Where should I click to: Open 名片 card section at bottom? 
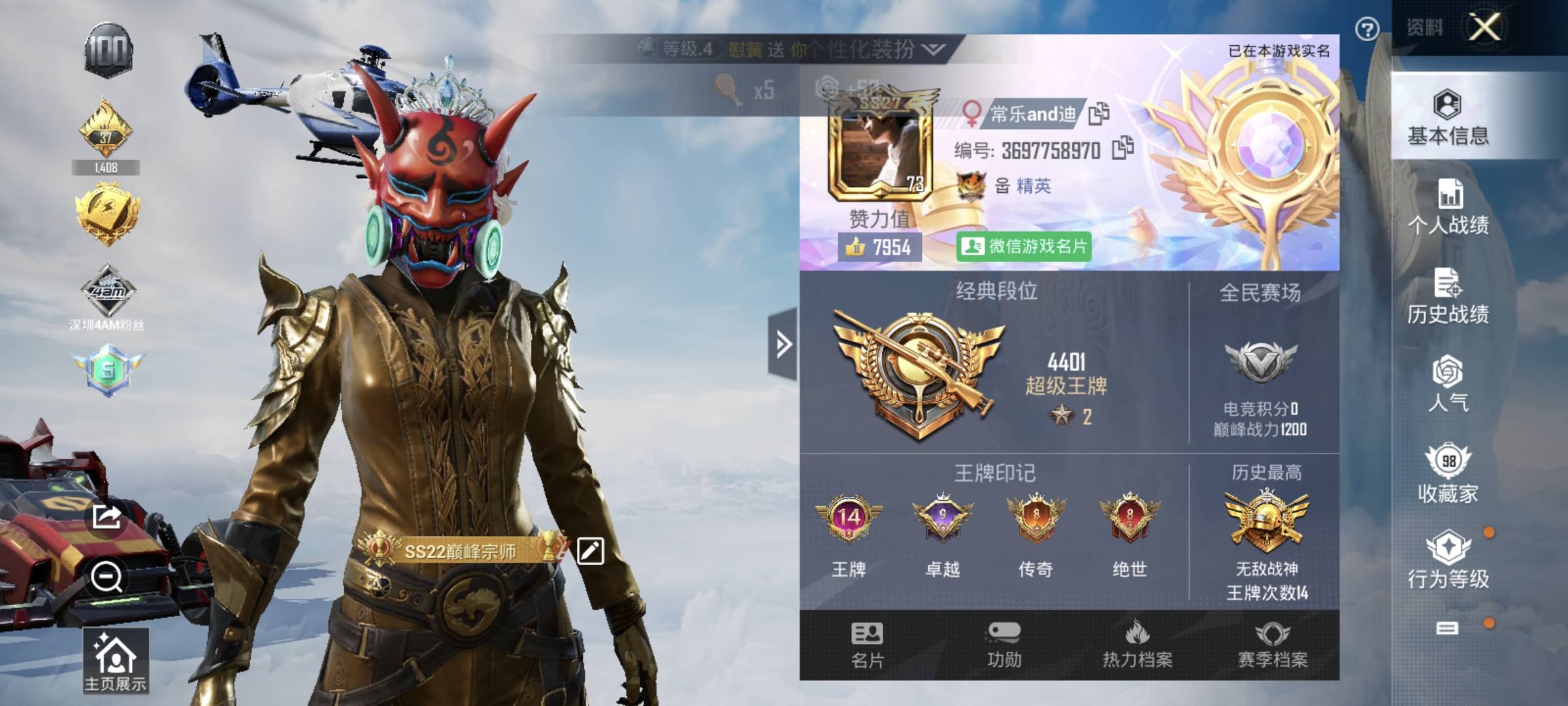tap(867, 645)
